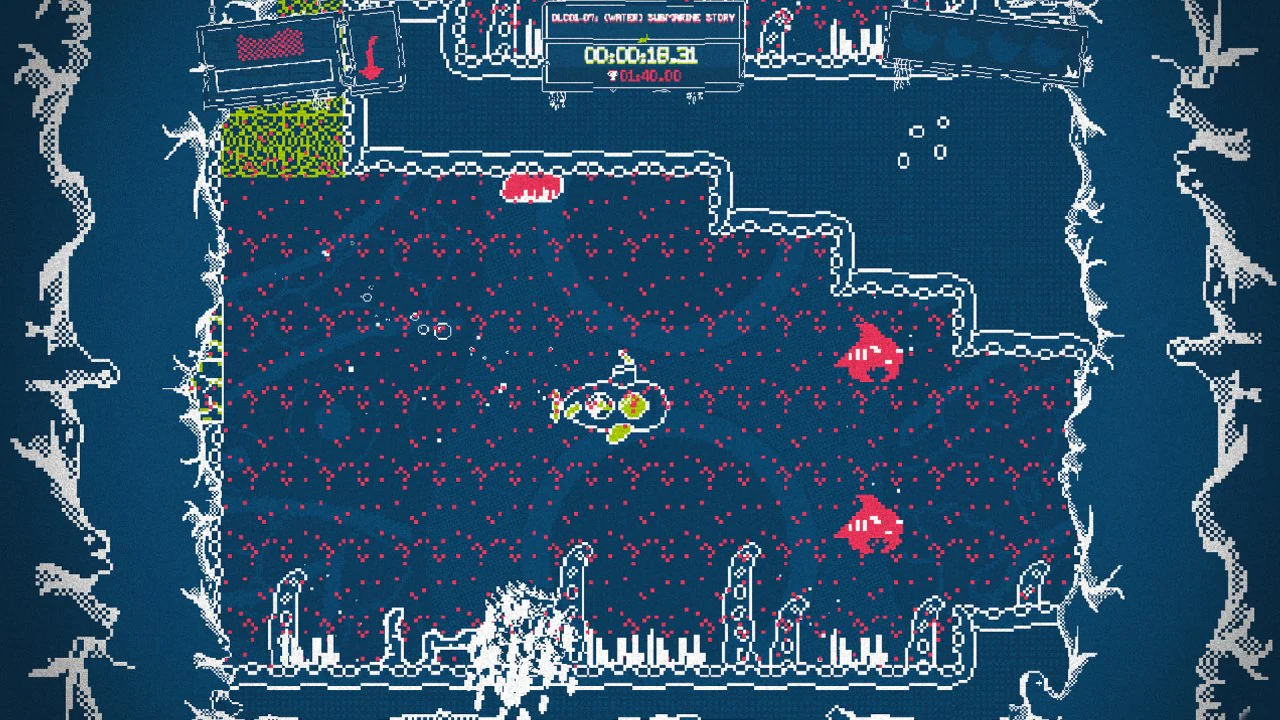Viewport: 1280px width, 720px height.
Task: Click the red target time 01:40.00
Action: coord(652,73)
